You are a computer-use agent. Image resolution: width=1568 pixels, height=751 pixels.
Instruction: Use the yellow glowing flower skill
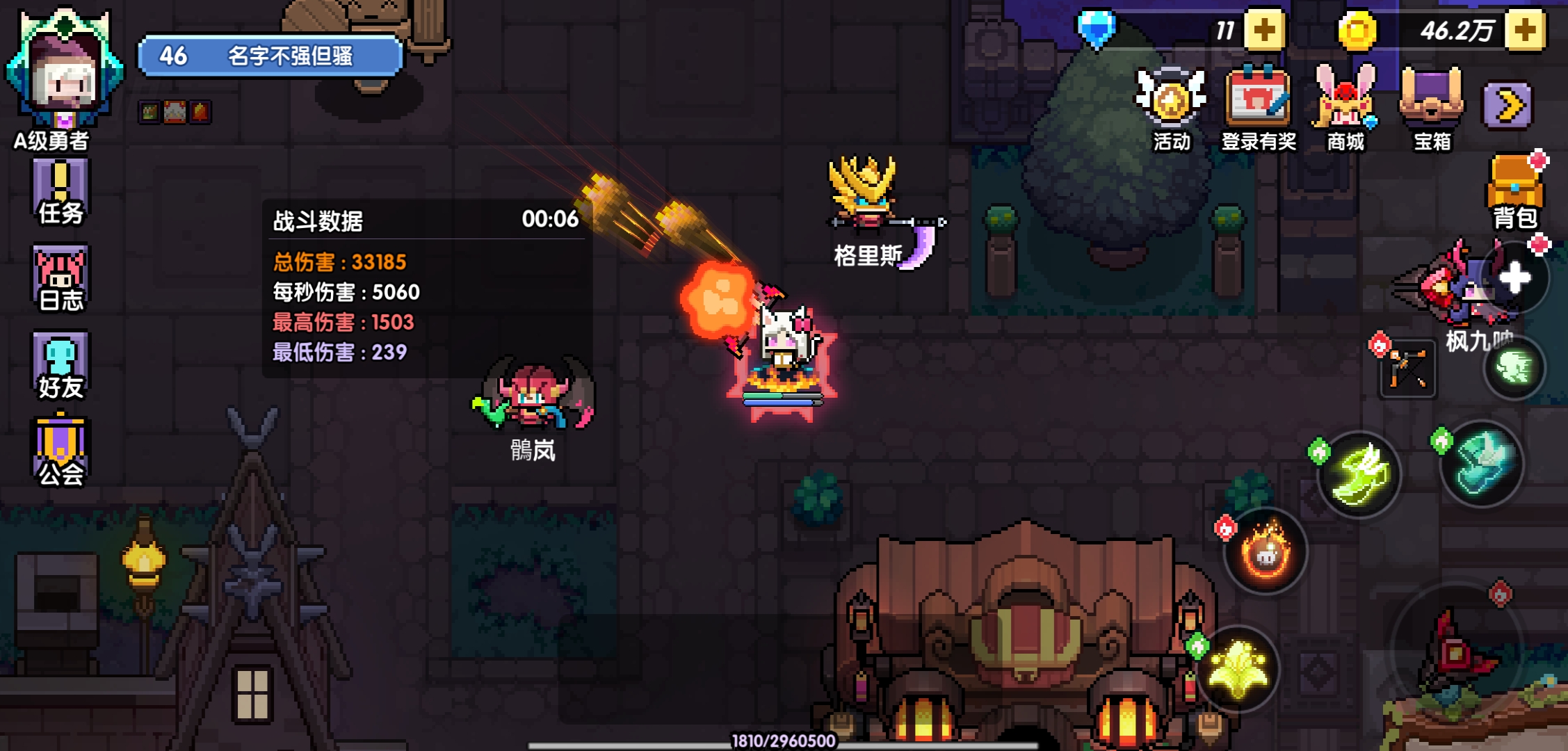[x=1240, y=668]
